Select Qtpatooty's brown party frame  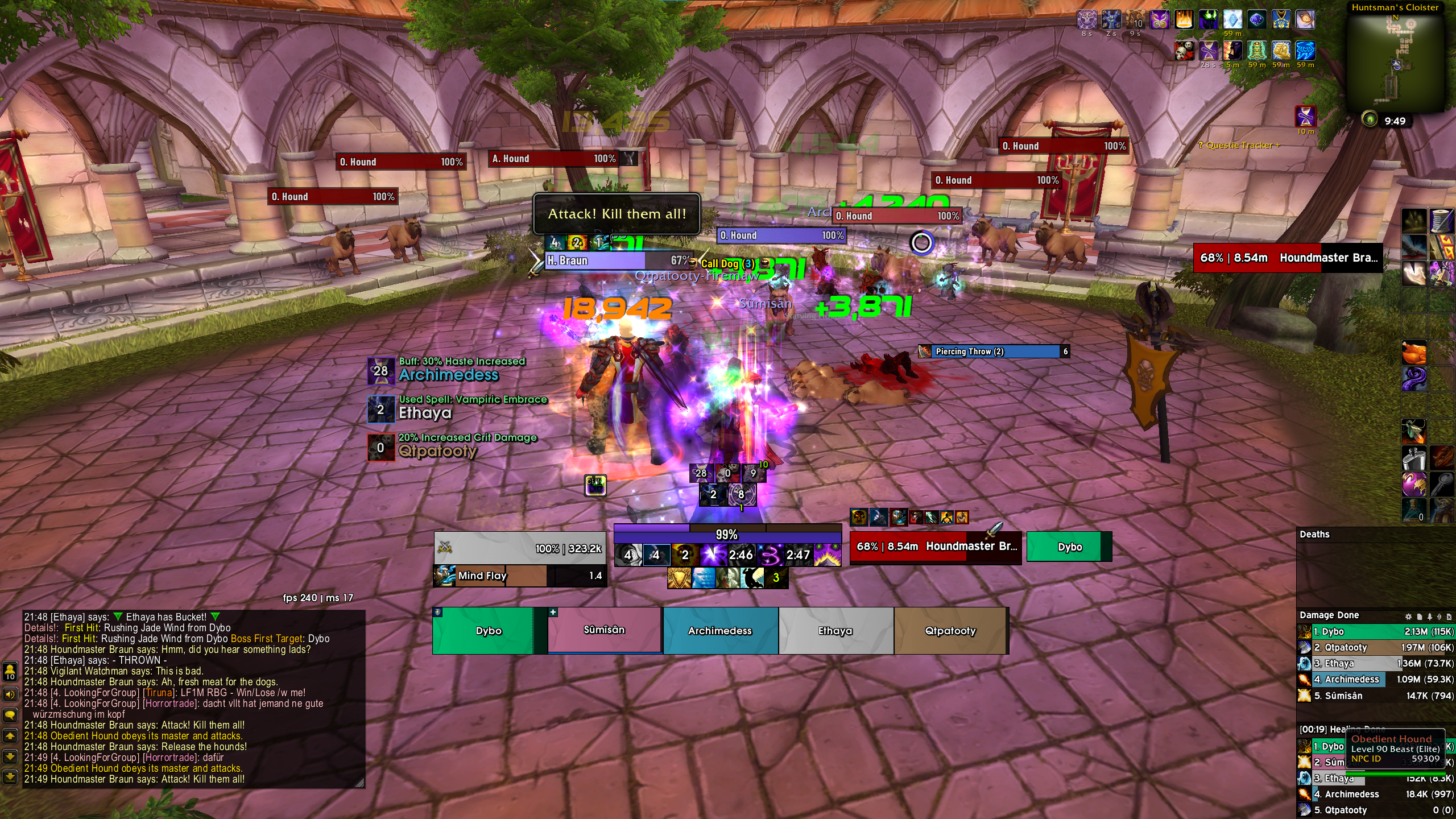(x=950, y=630)
